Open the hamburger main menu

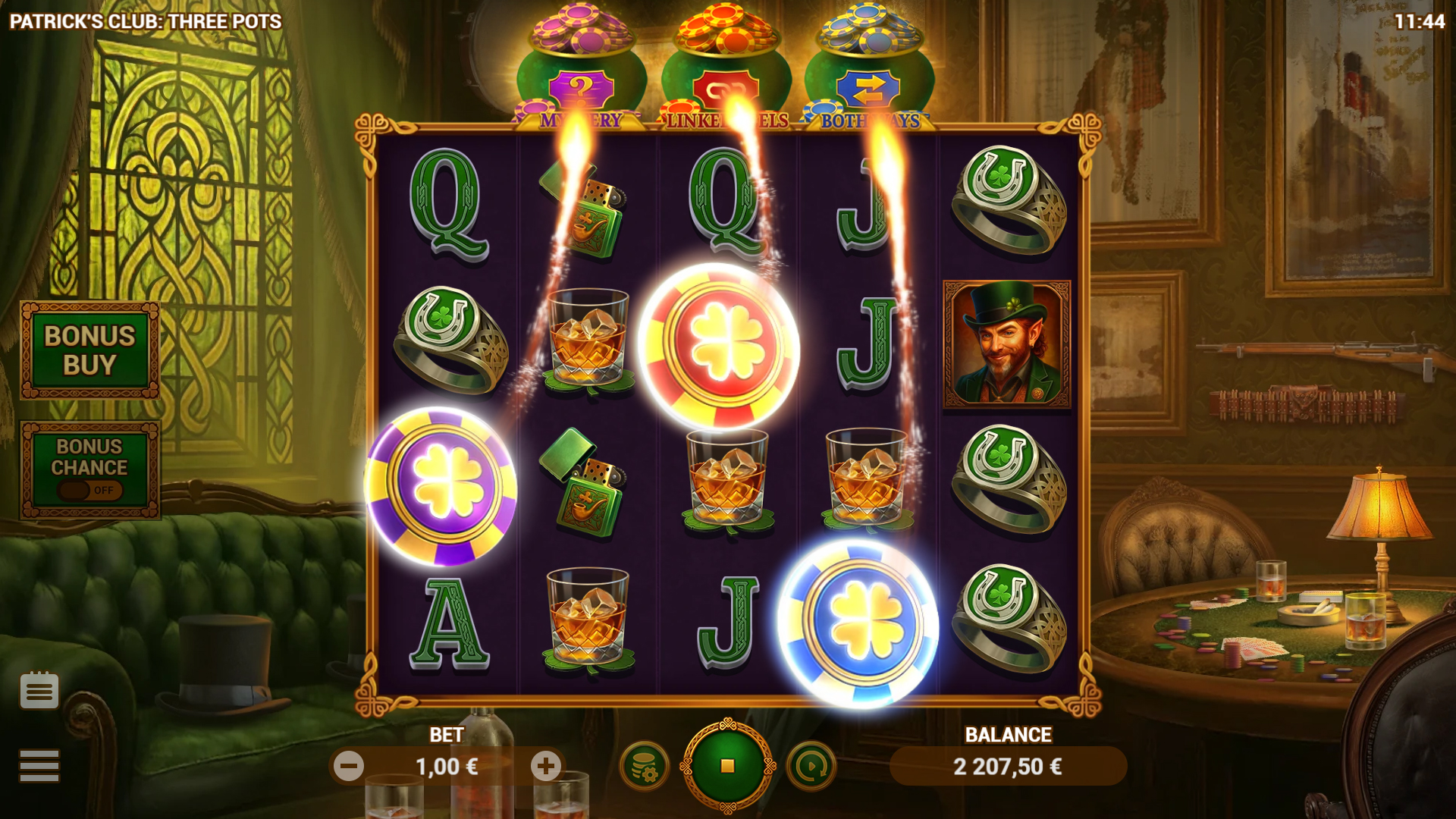click(x=39, y=765)
